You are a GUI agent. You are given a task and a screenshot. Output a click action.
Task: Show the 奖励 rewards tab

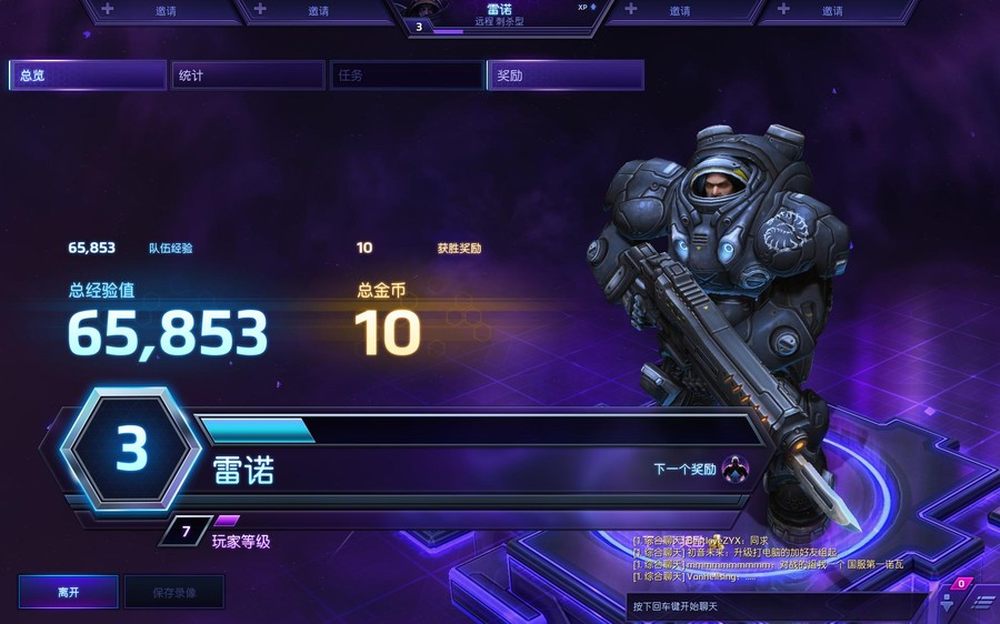[x=565, y=76]
